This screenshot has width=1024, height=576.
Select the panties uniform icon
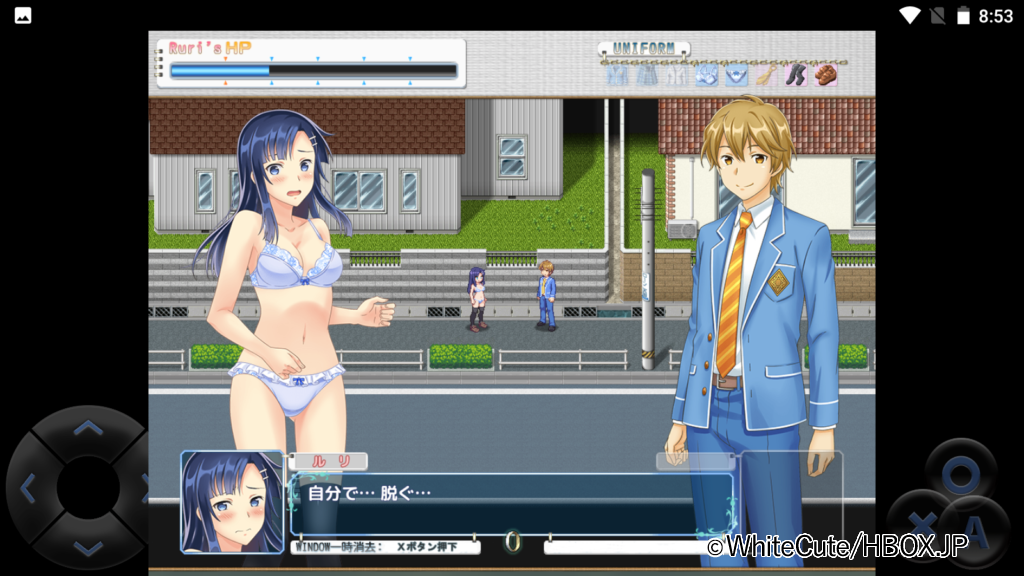[736, 75]
